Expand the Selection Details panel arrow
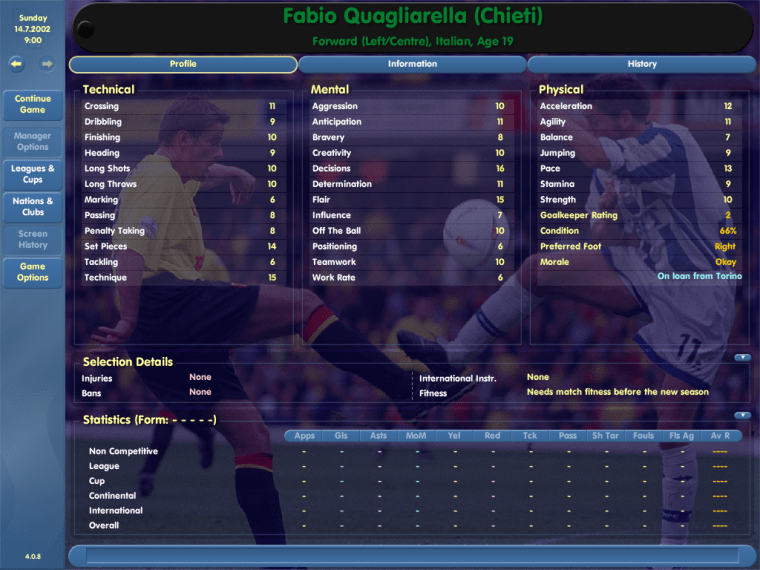Viewport: 760px width, 570px height. (x=742, y=357)
